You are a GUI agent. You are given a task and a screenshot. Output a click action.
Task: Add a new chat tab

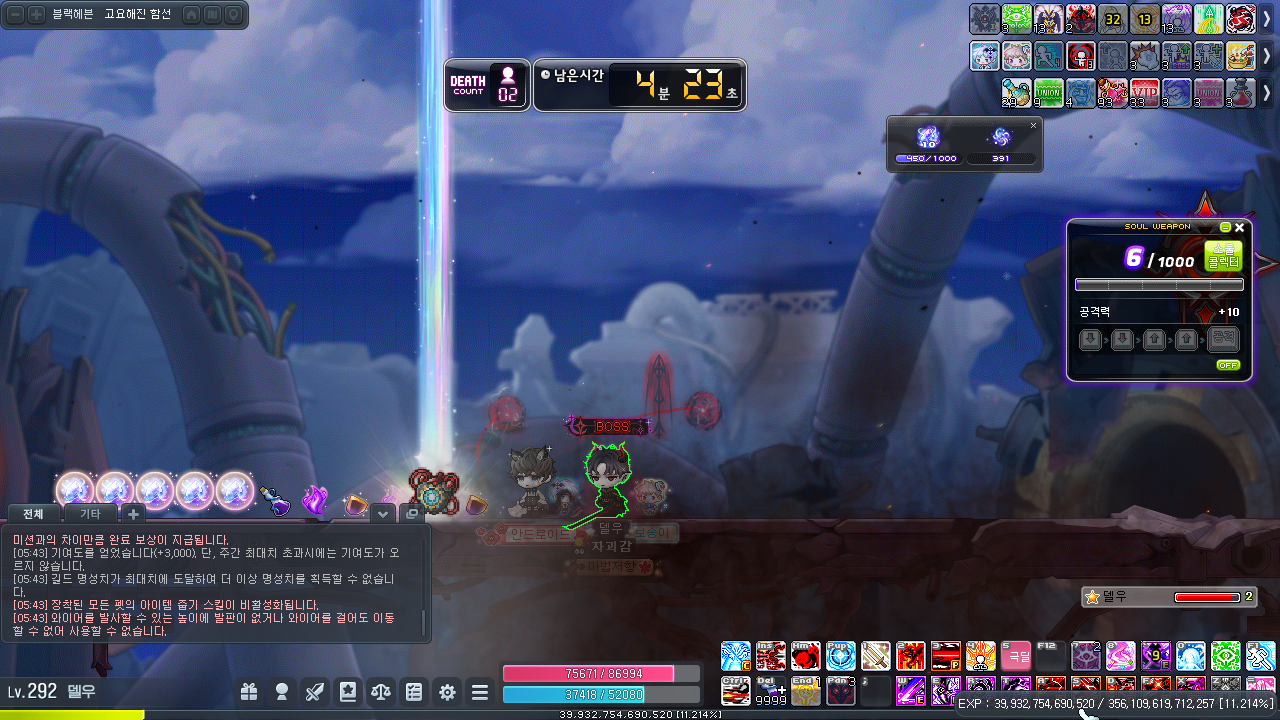pyautogui.click(x=133, y=514)
